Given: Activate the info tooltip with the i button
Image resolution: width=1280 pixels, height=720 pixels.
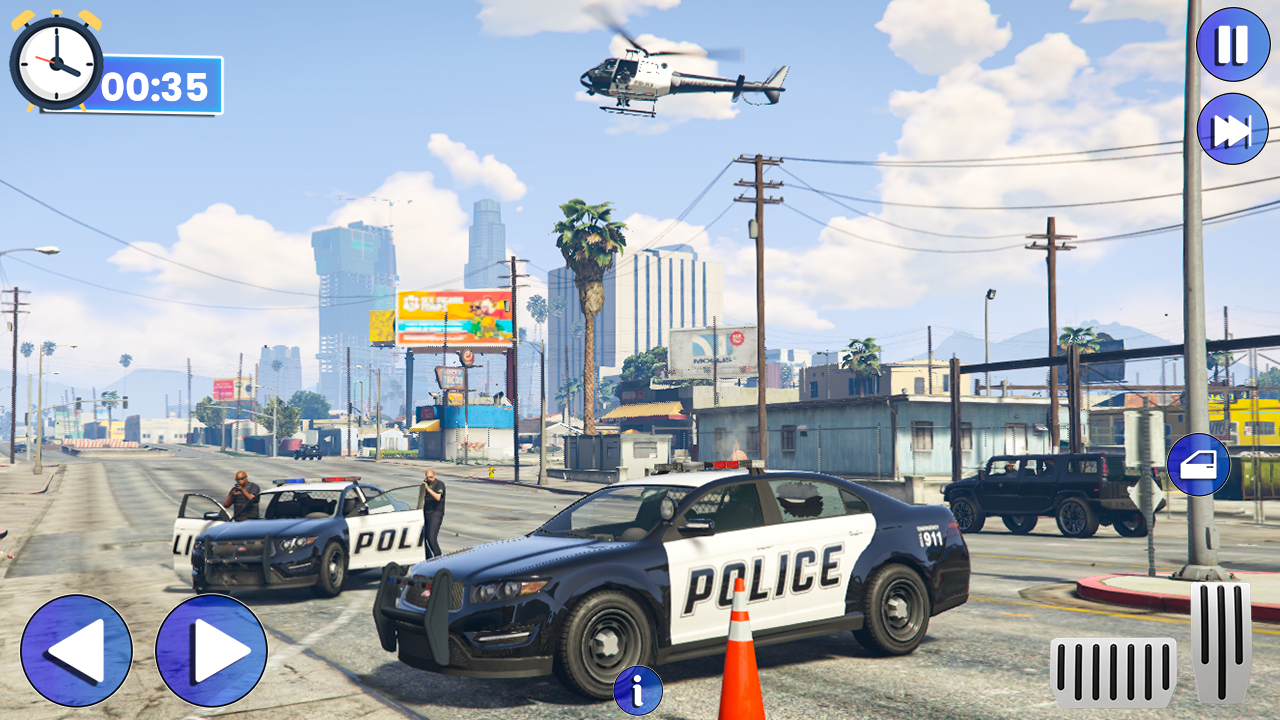Looking at the screenshot, I should point(637,689).
